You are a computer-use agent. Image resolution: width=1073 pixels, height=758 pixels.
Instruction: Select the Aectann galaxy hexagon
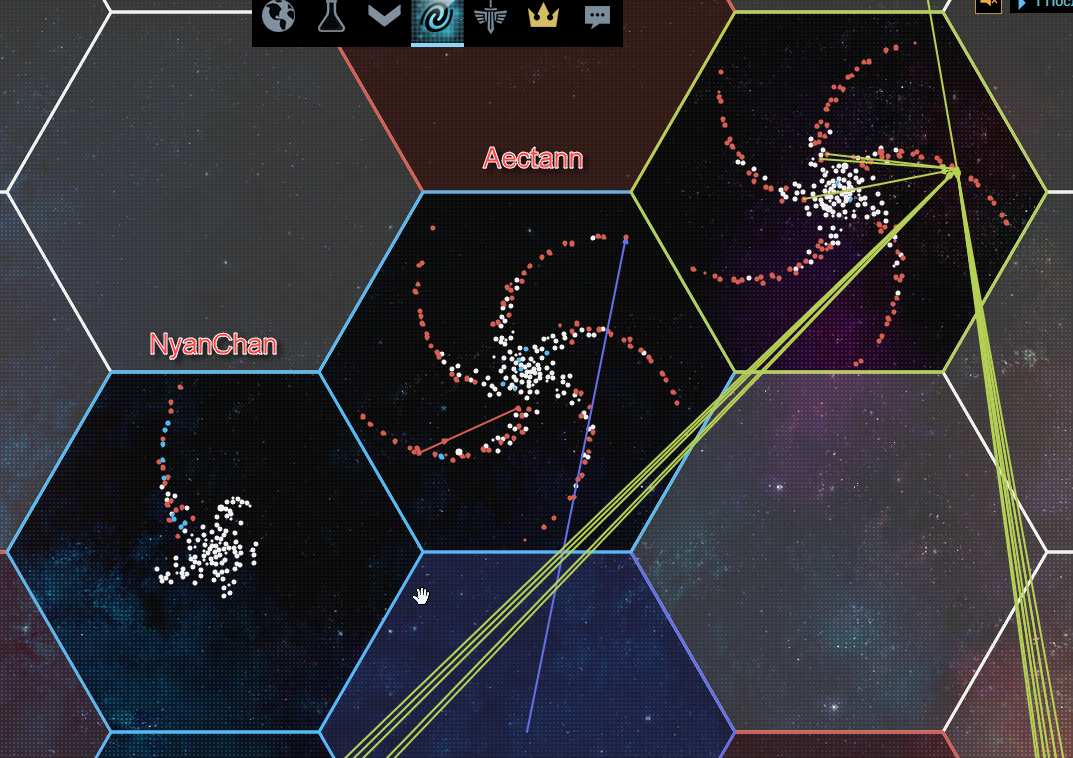click(x=527, y=372)
